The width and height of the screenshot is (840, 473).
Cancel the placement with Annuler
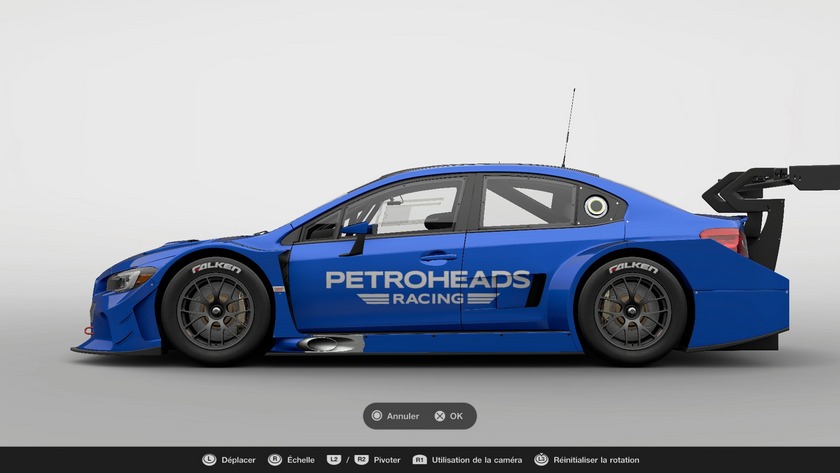pos(396,416)
